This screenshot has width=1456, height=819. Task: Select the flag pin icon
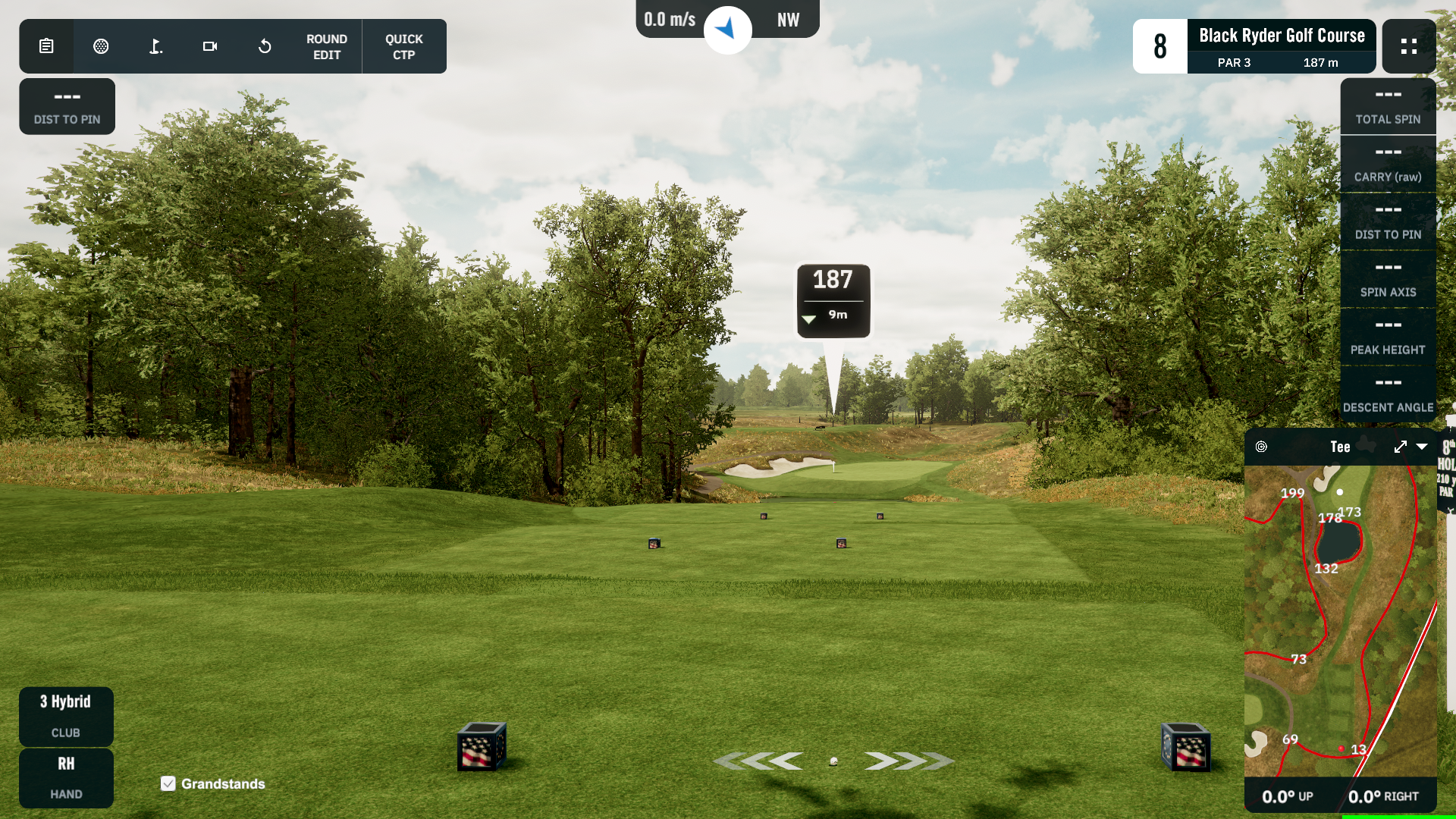(x=155, y=46)
